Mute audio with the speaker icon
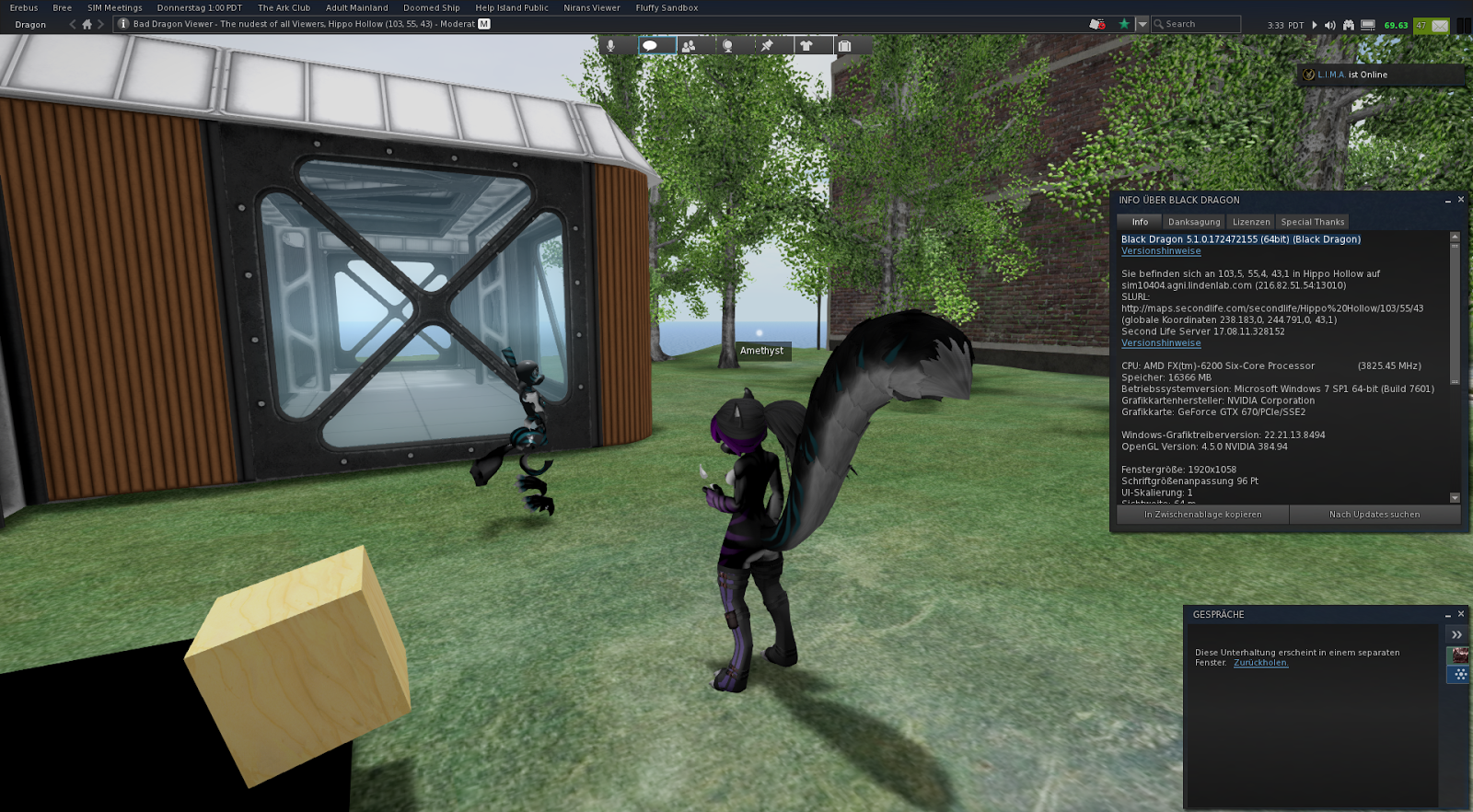This screenshot has width=1473, height=812. coord(1331,25)
